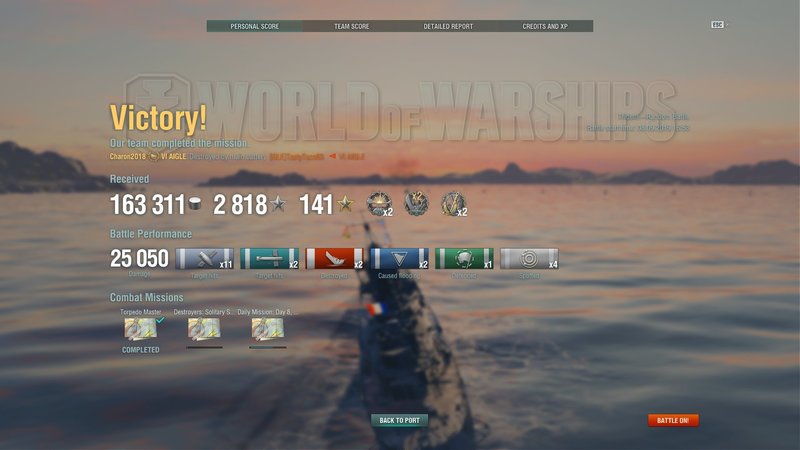Select the Spotted ribbon with x4
Viewport: 800px width, 450px height.
pyautogui.click(x=529, y=259)
